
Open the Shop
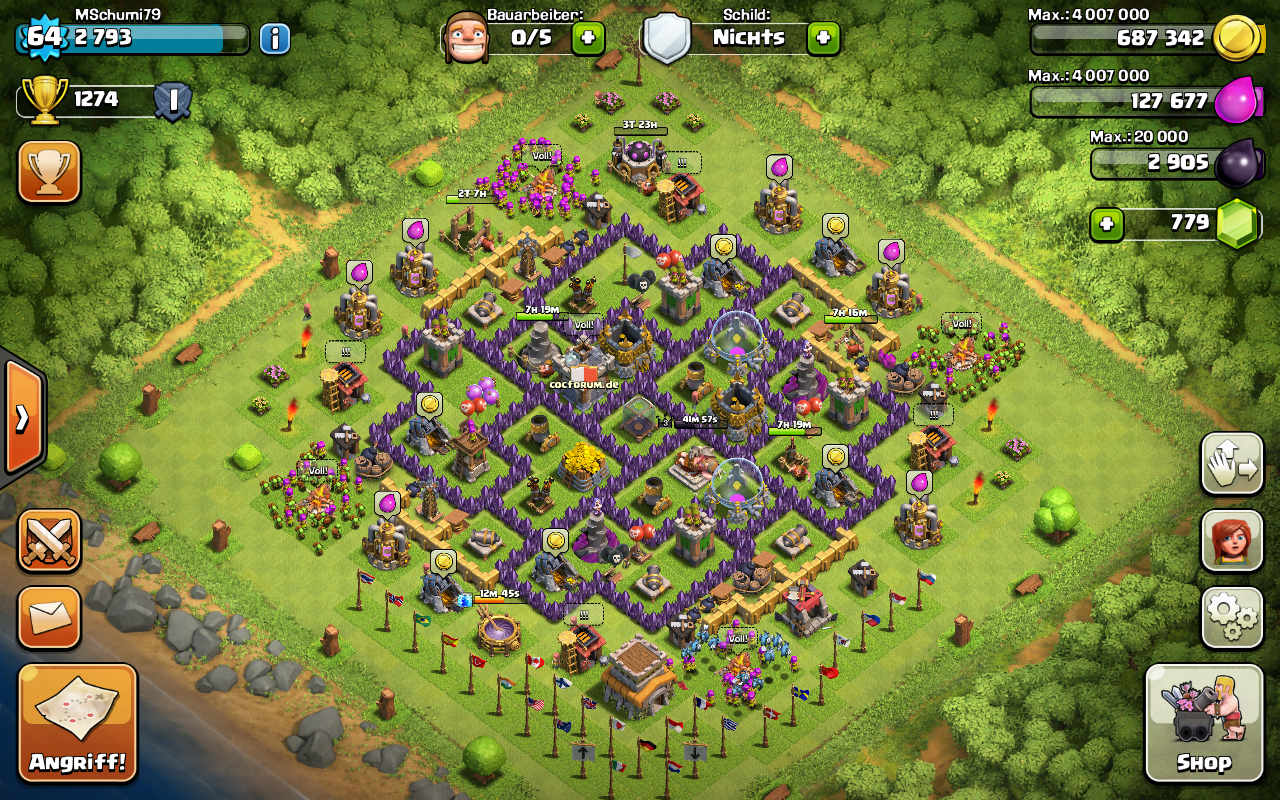(1203, 722)
